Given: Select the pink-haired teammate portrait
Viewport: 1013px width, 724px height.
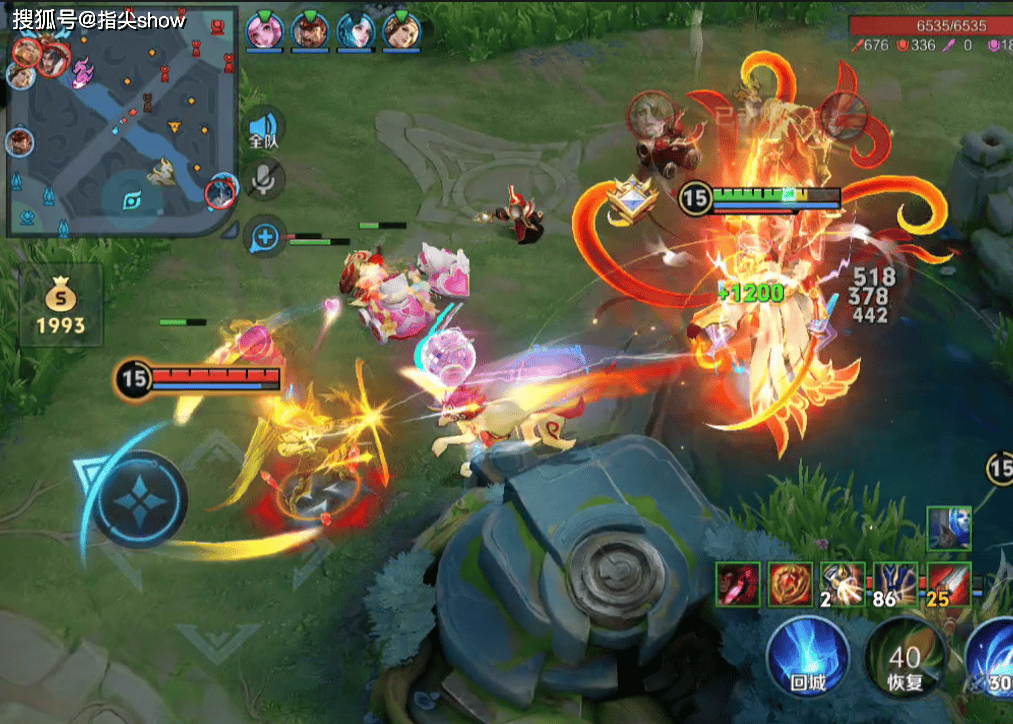Looking at the screenshot, I should coord(264,30).
